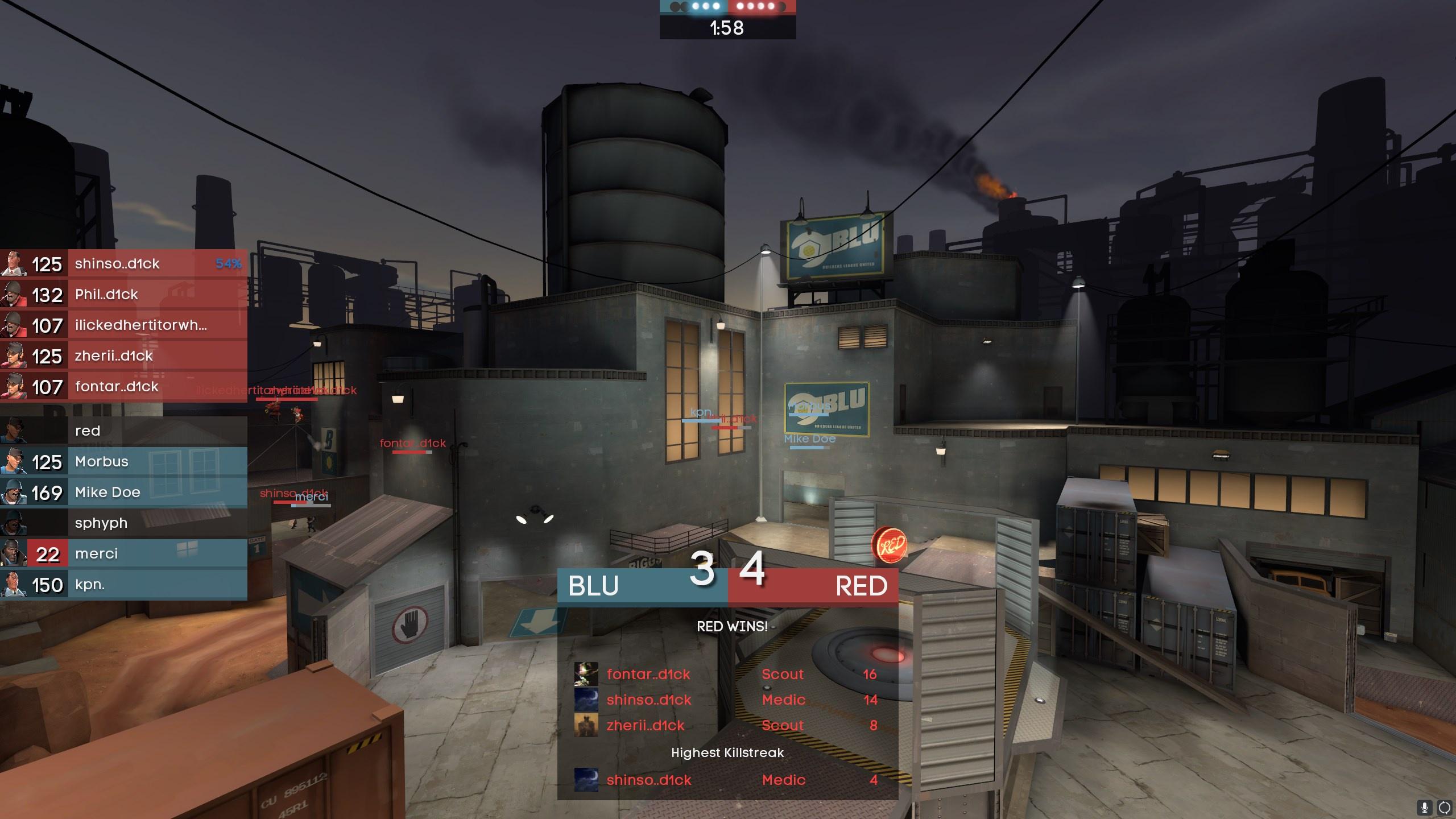The image size is (1456, 819).
Task: Choose the ilickedhertitorwh... player row
Action: [x=124, y=325]
